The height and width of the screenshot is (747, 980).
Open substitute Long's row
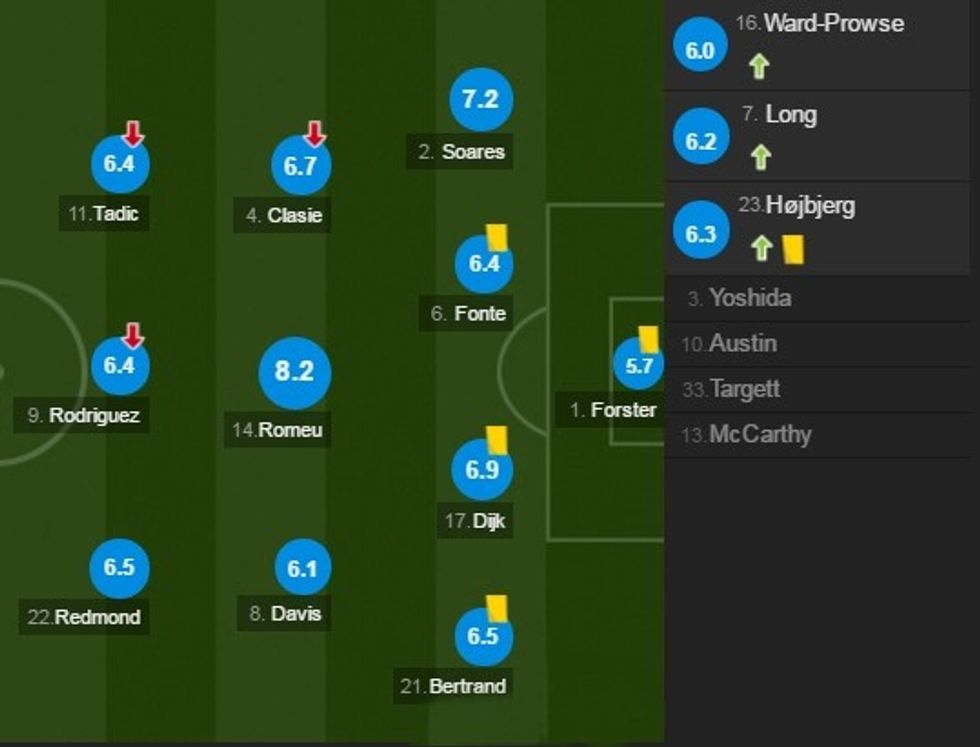pos(790,114)
